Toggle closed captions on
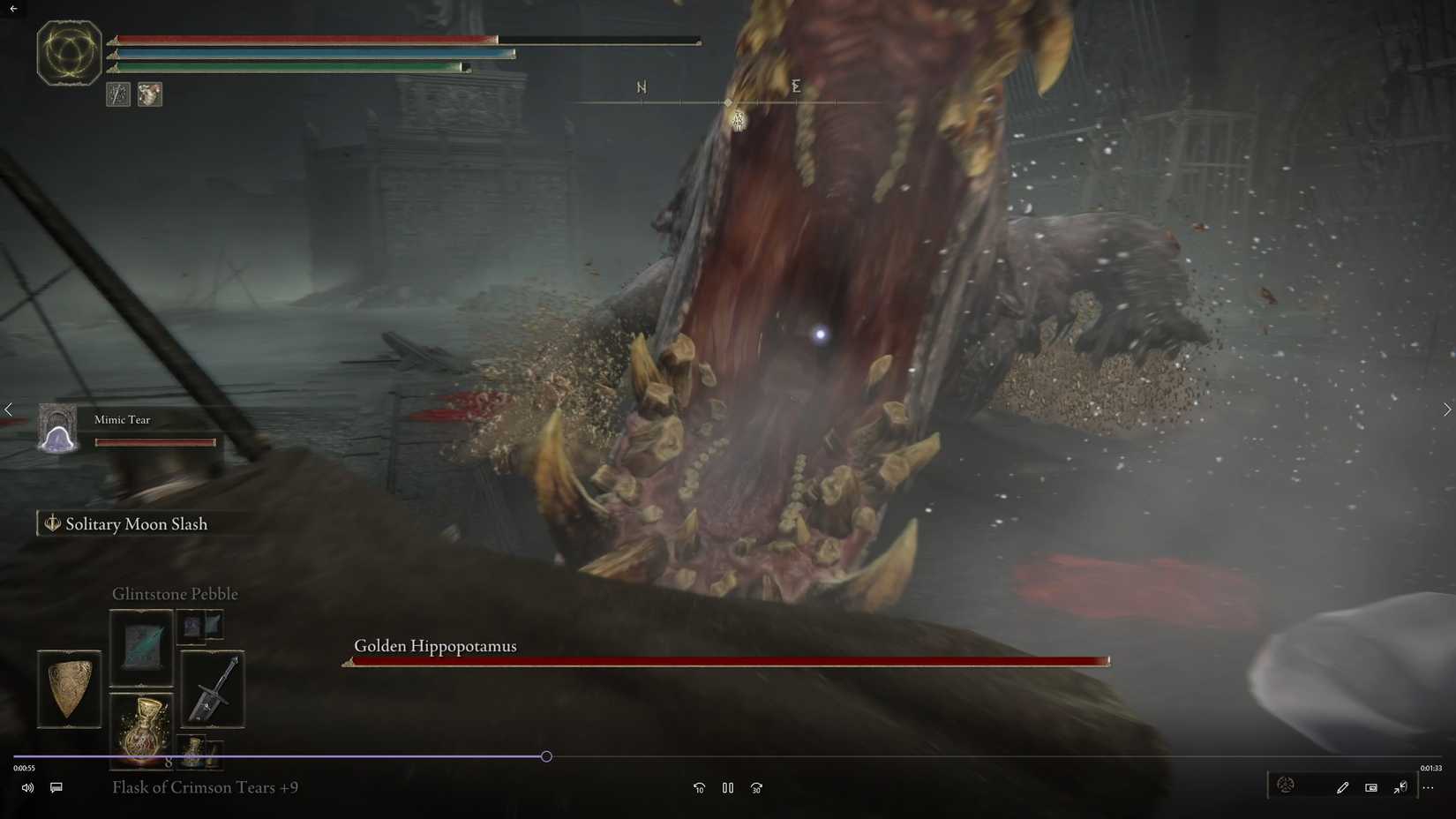Viewport: 1456px width, 819px height. coord(56,787)
